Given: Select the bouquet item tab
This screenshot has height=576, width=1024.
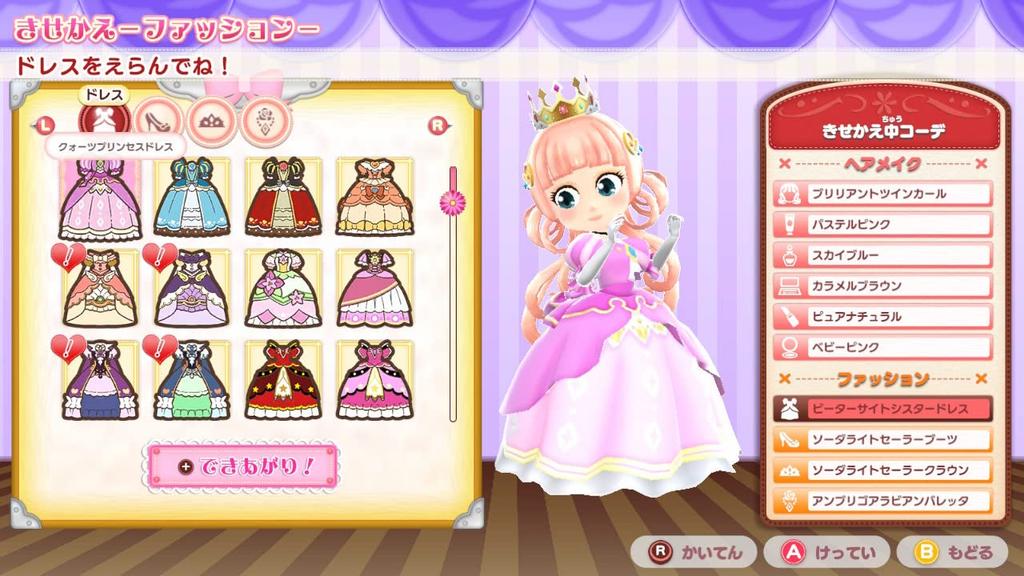Looking at the screenshot, I should 265,120.
